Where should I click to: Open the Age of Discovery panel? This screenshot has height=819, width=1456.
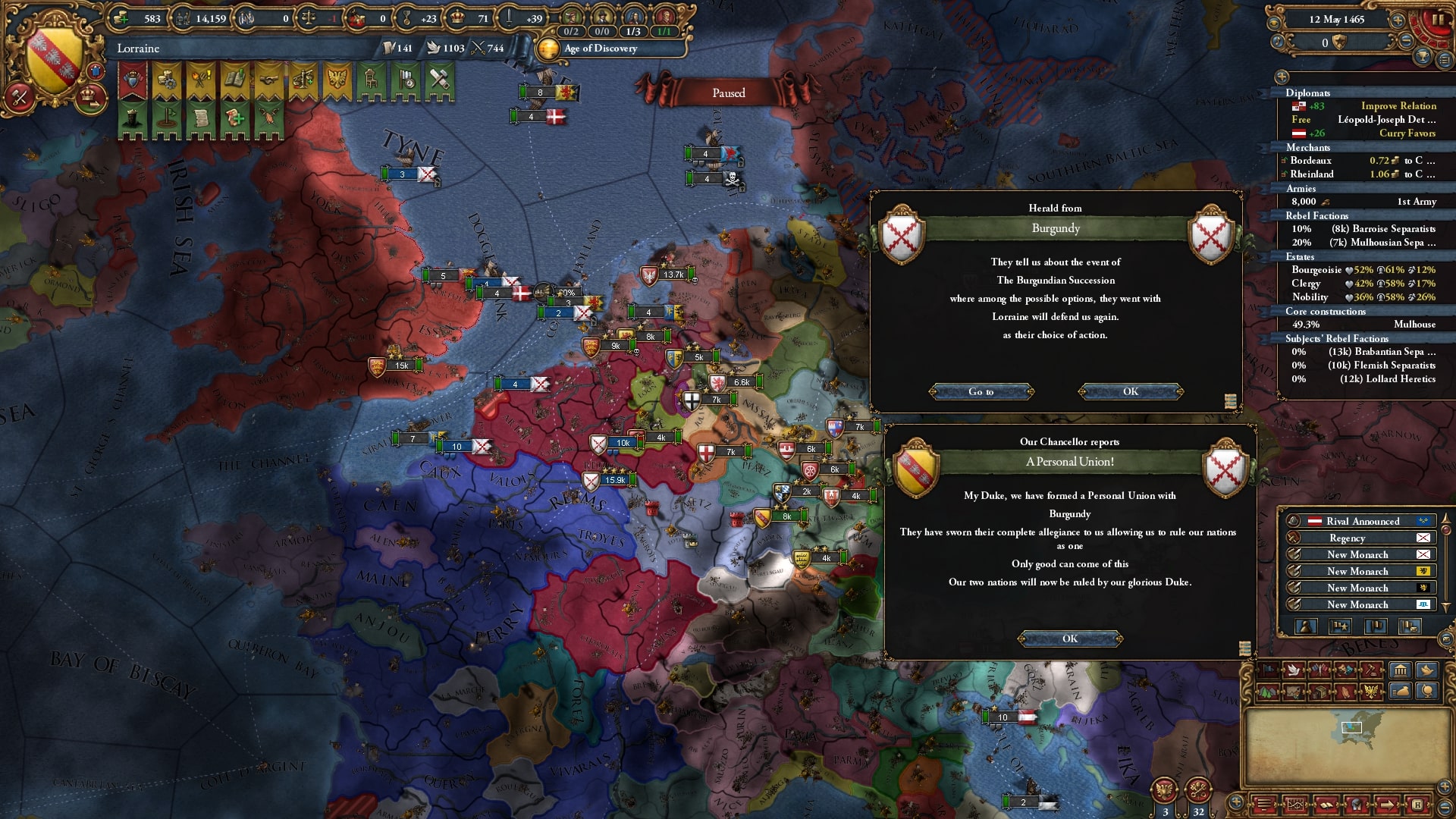click(x=601, y=49)
